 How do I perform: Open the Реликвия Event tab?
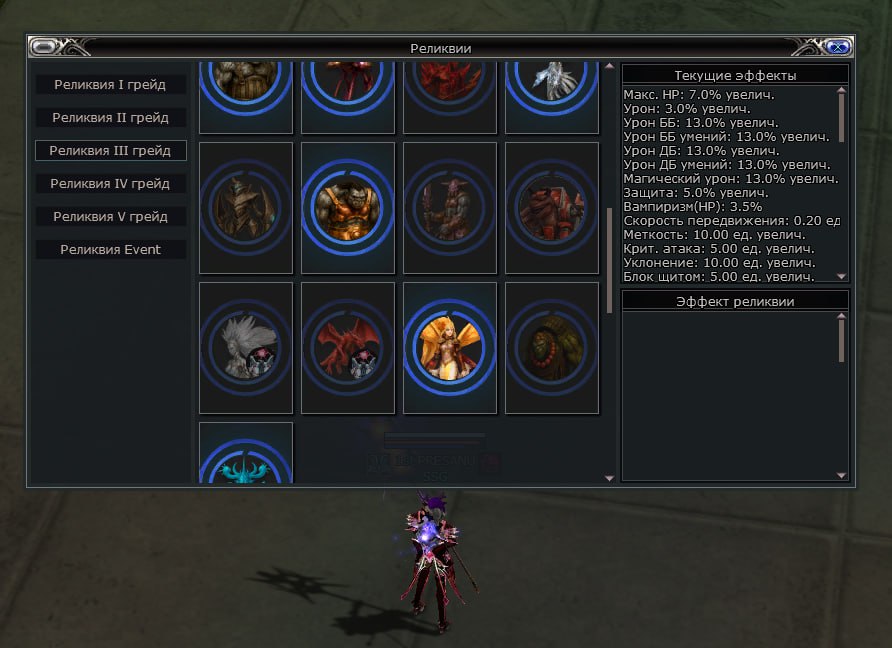coord(110,250)
